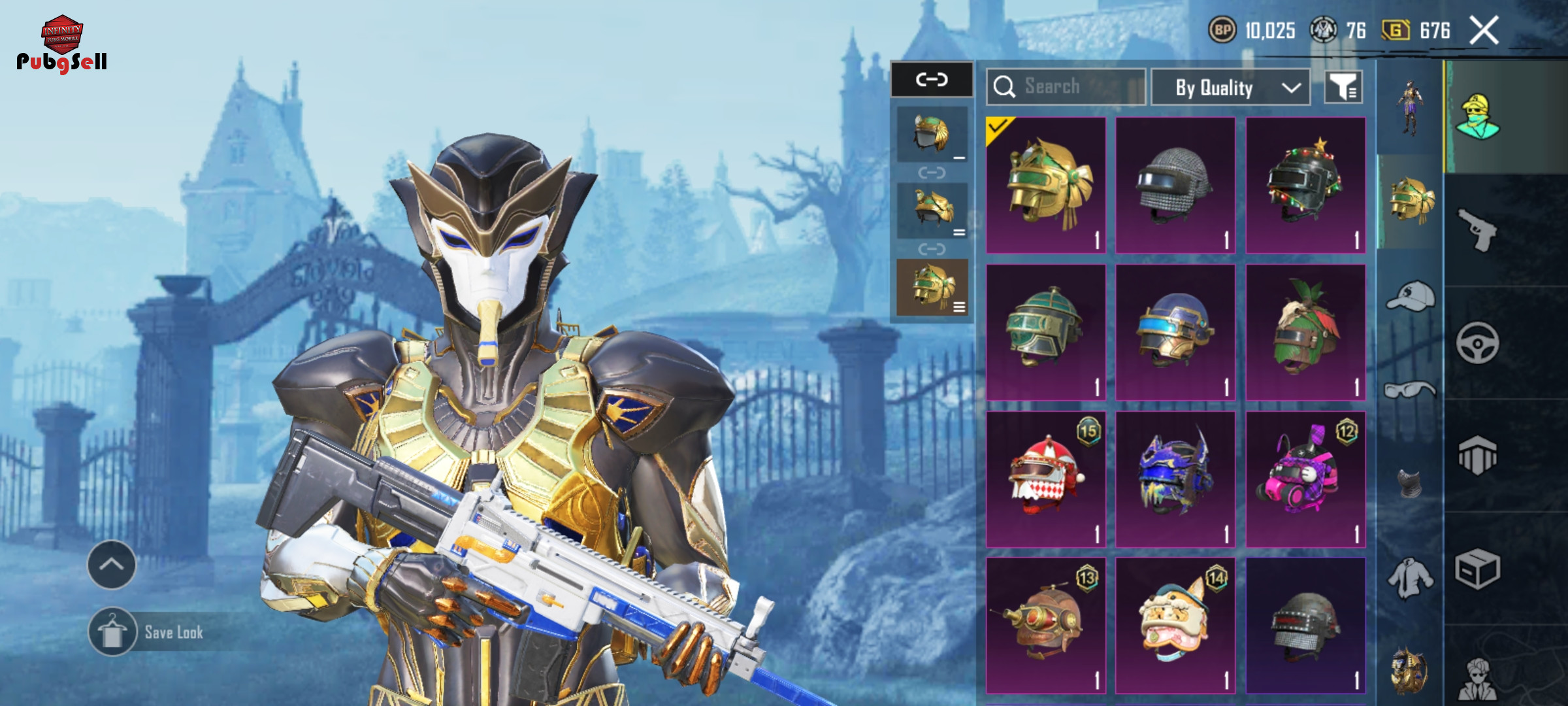Open the crate box tab
This screenshot has width=1568, height=706.
[1478, 569]
